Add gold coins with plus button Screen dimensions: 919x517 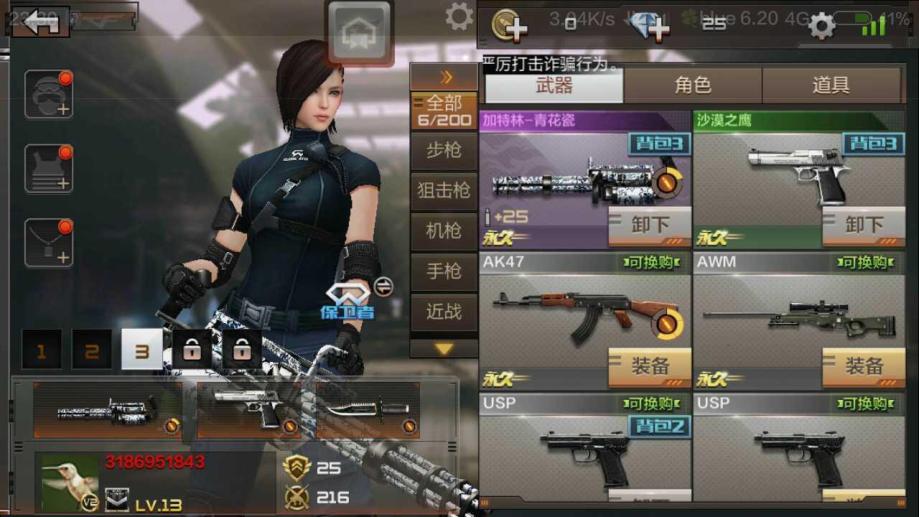510,26
